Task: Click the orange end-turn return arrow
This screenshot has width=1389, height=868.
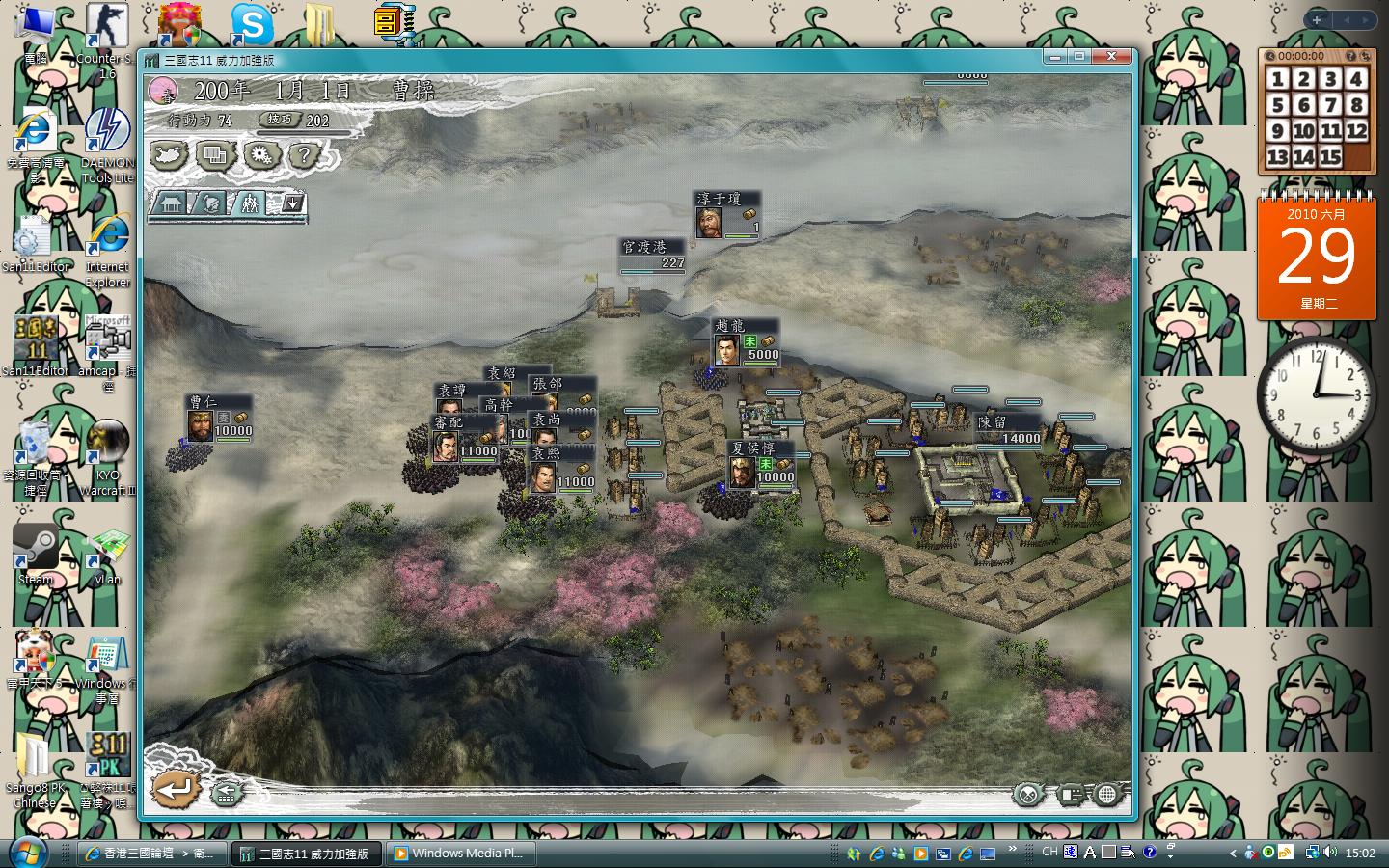Action: tap(176, 791)
